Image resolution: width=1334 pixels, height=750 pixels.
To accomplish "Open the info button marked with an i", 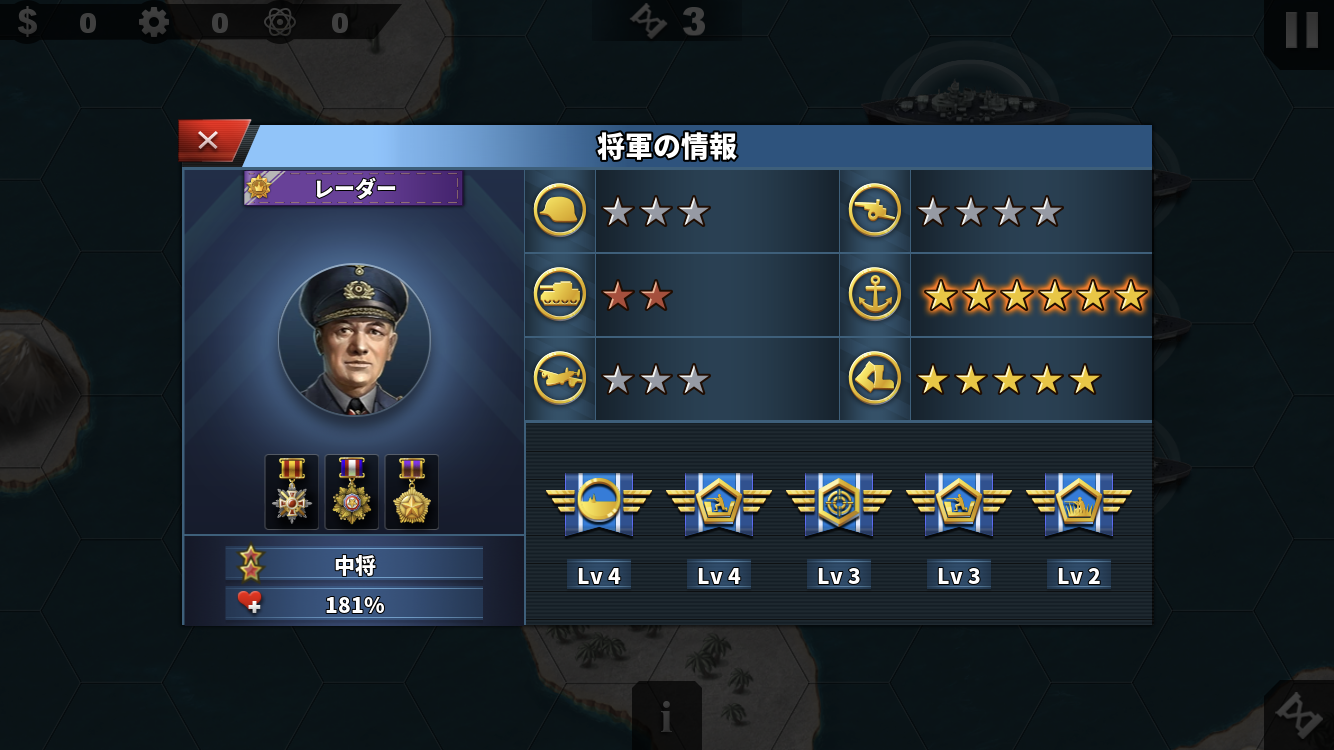I will coord(666,716).
